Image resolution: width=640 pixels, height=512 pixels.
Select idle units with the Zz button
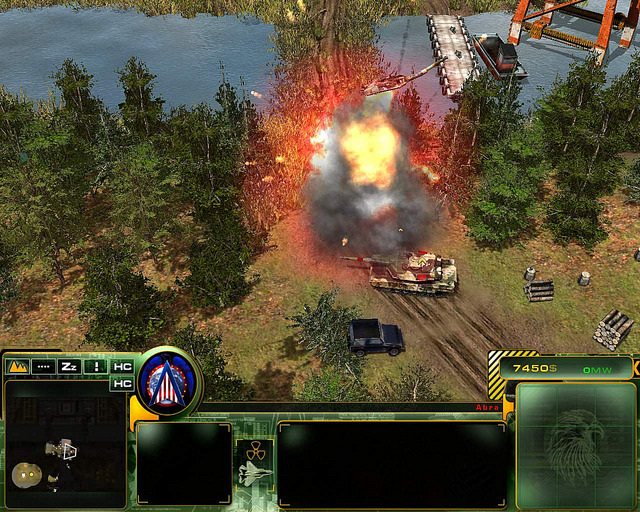[x=69, y=366]
